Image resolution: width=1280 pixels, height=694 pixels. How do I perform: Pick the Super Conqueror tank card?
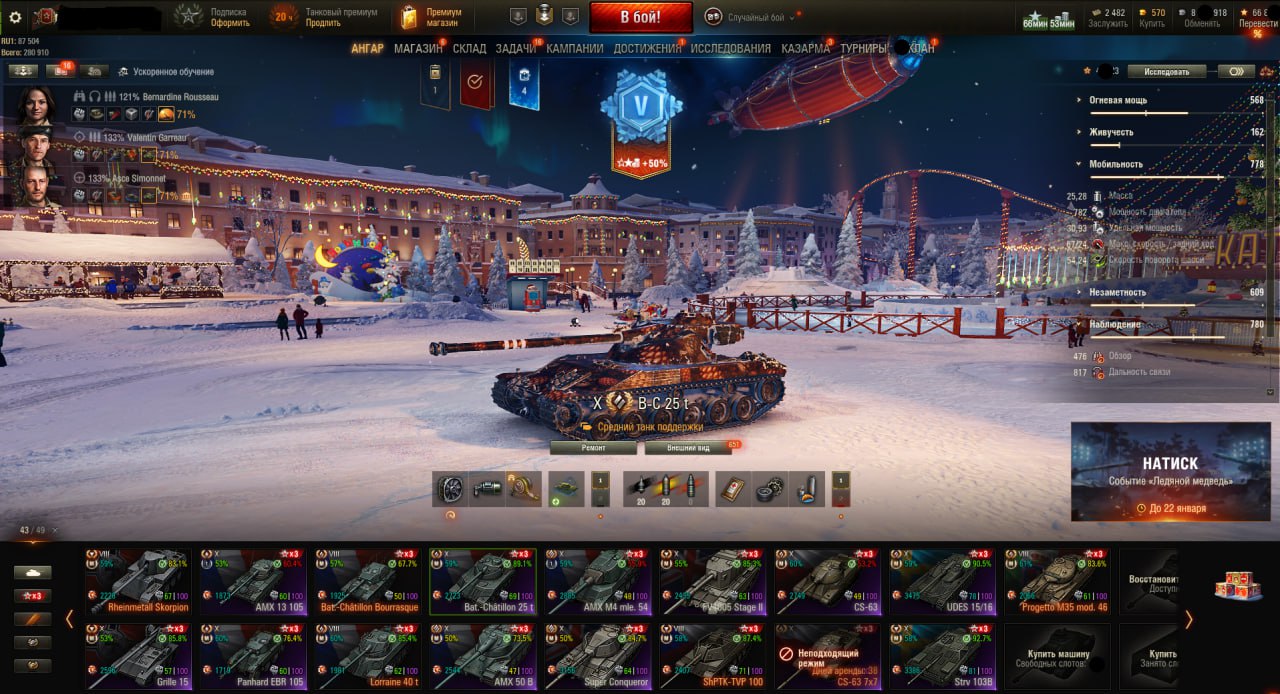pyautogui.click(x=597, y=656)
